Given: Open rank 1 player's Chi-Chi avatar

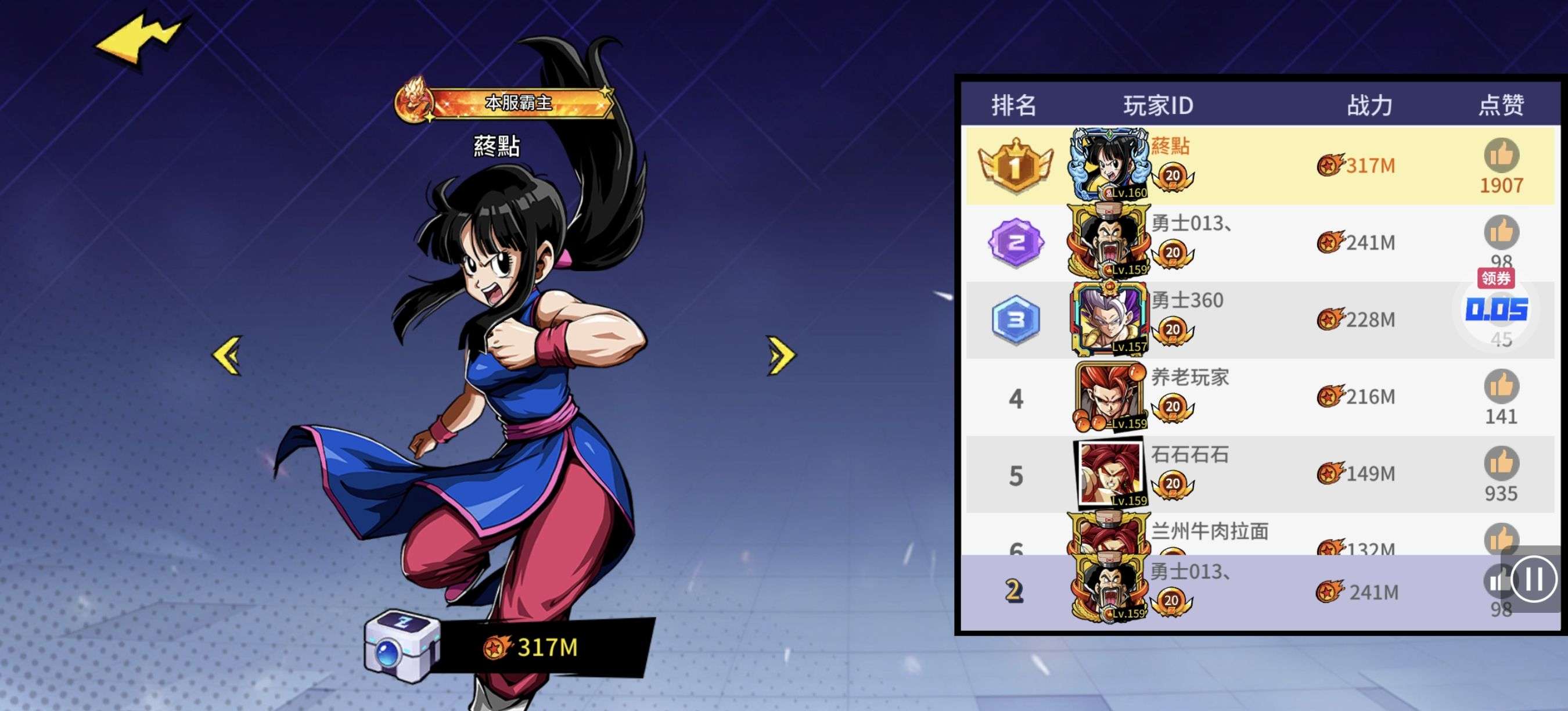Looking at the screenshot, I should (x=1109, y=164).
